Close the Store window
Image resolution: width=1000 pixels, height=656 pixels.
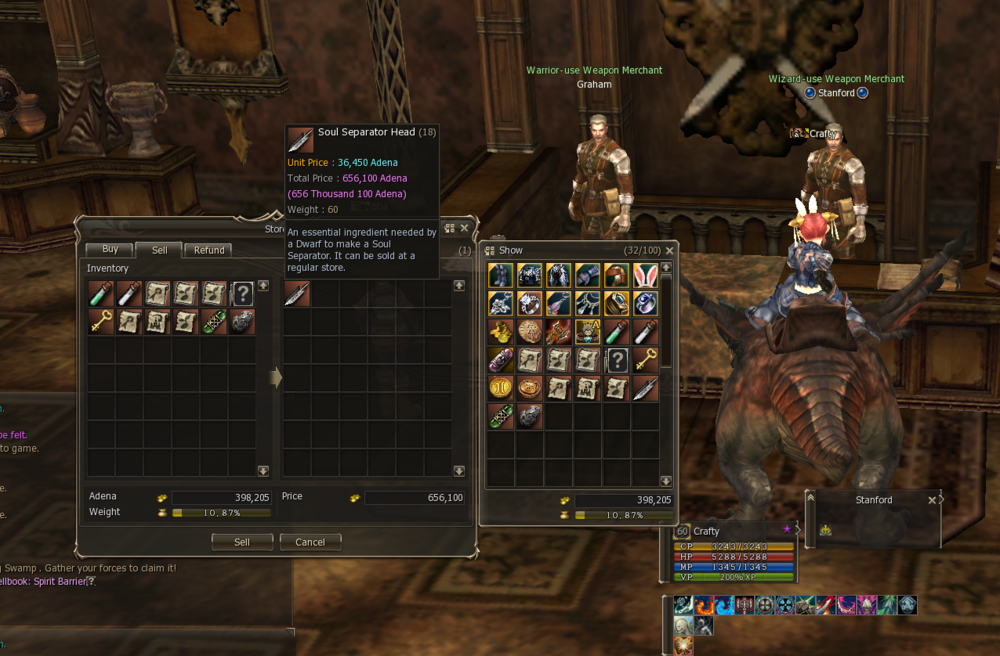tap(464, 228)
